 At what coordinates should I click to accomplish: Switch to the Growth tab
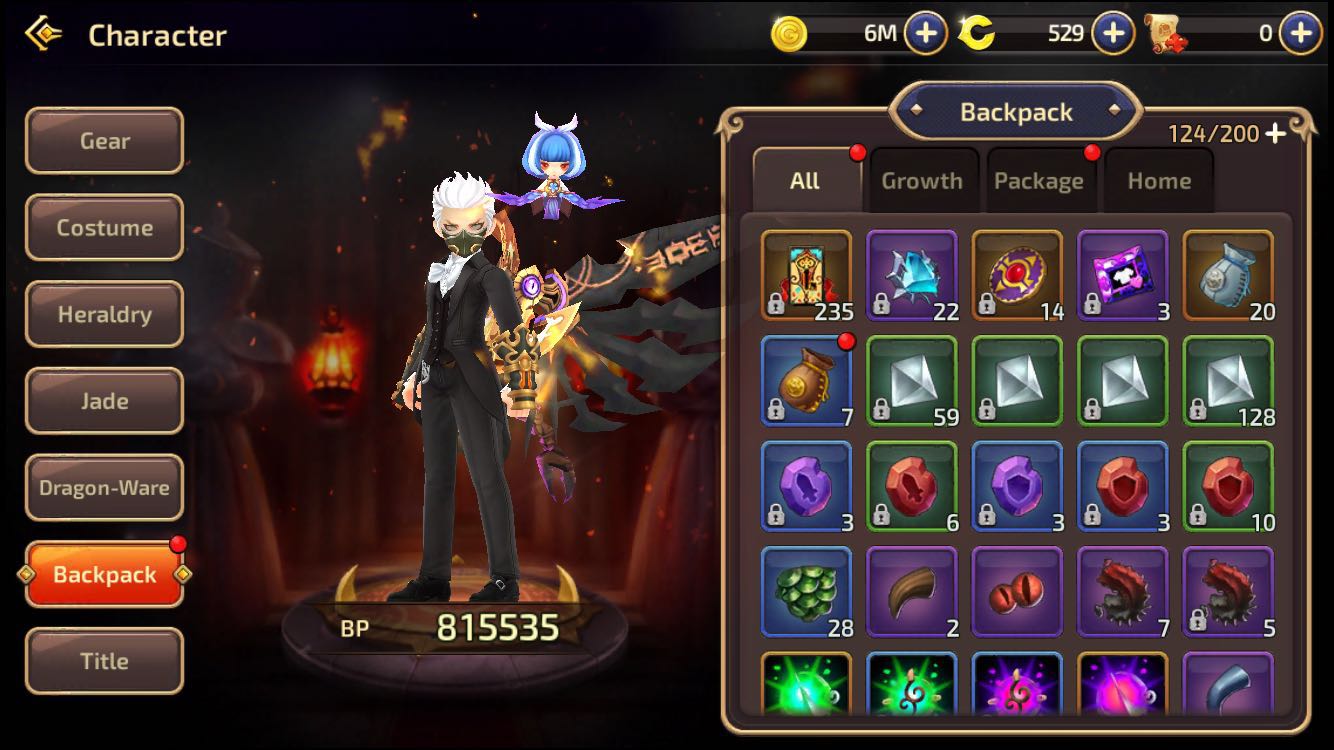[x=922, y=180]
